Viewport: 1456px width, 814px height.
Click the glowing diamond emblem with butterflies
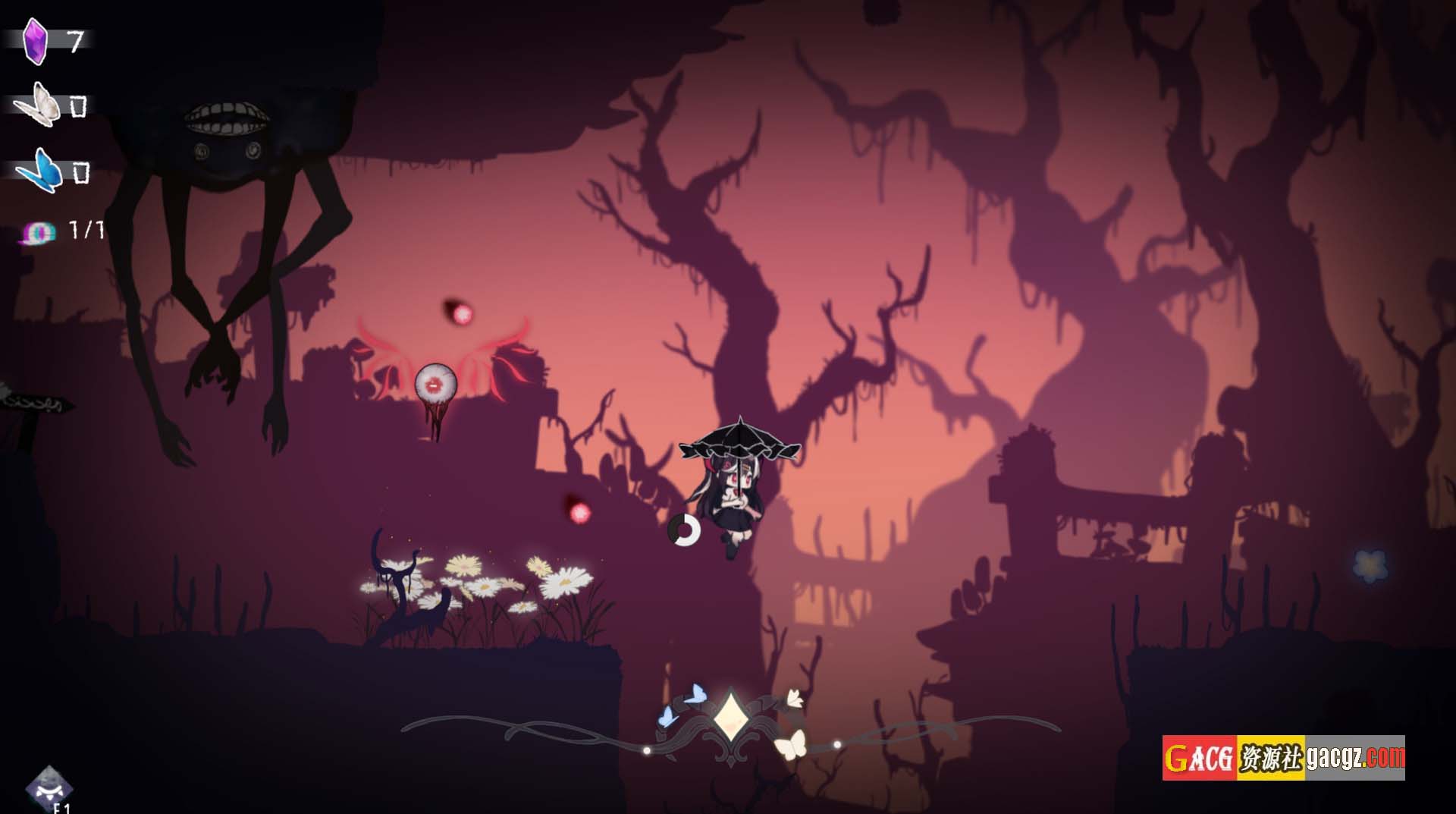(x=729, y=718)
